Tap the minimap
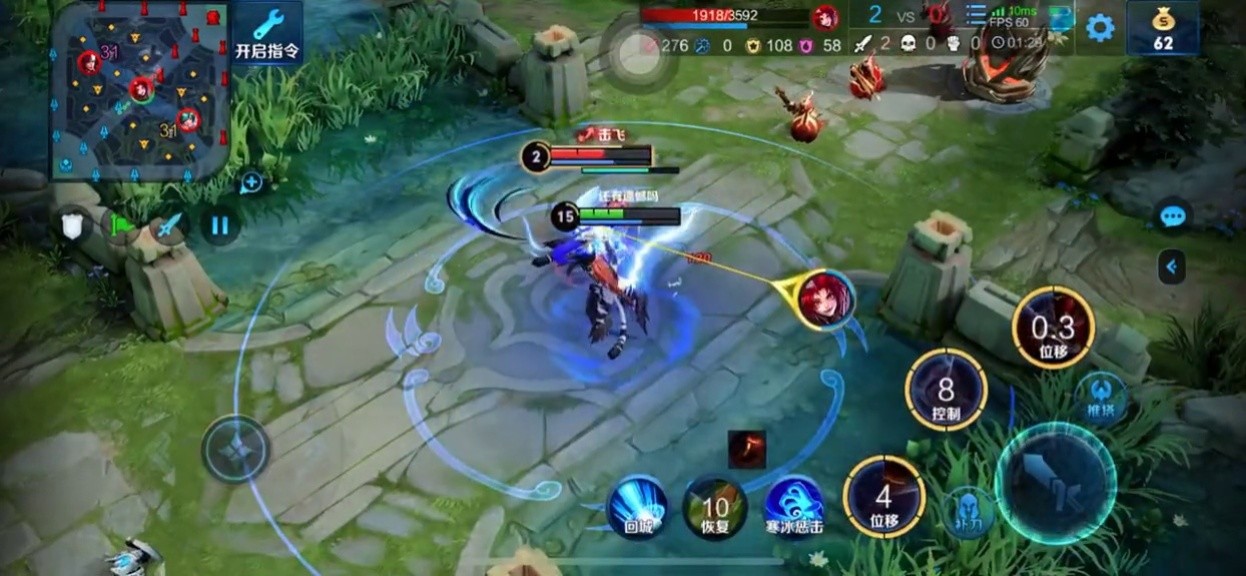 pyautogui.click(x=140, y=90)
